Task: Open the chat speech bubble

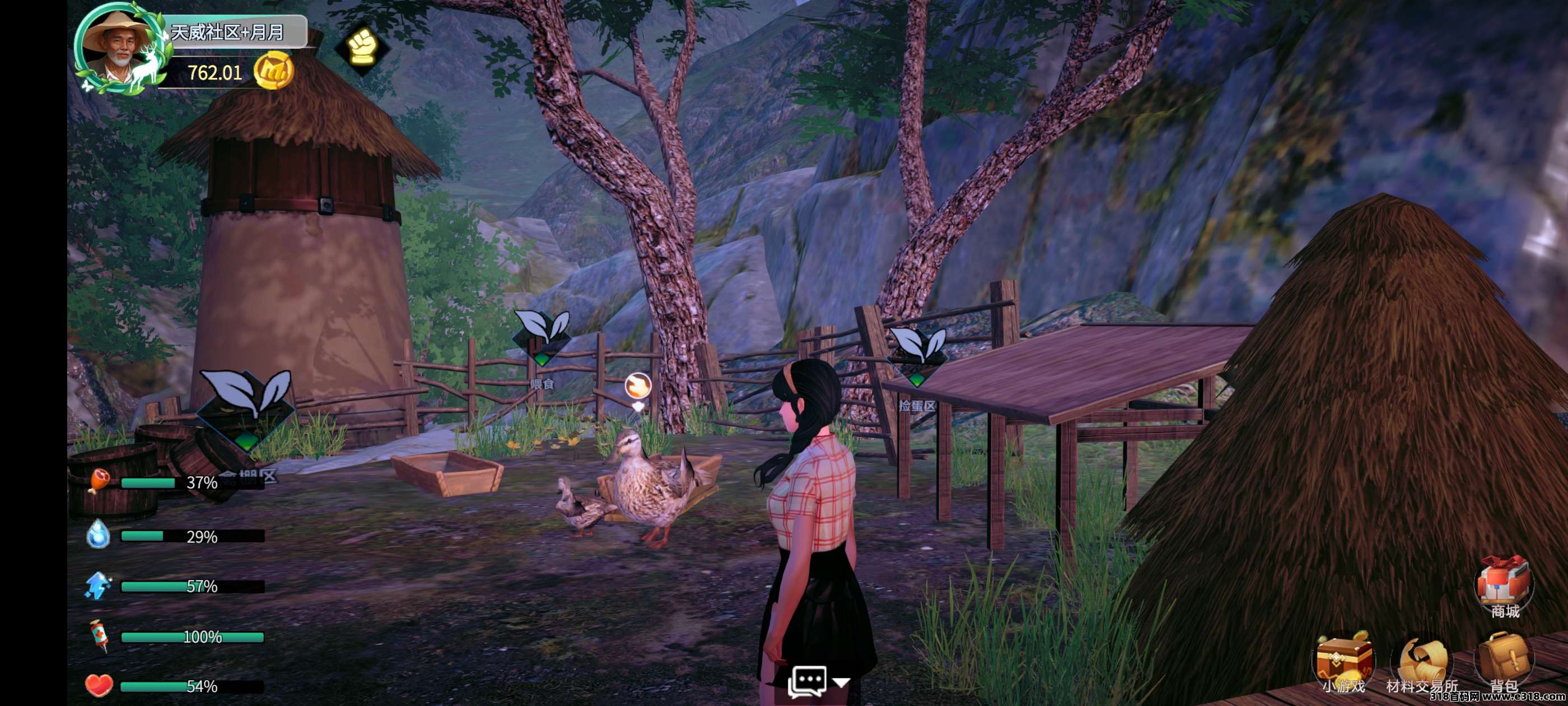Action: 807,681
